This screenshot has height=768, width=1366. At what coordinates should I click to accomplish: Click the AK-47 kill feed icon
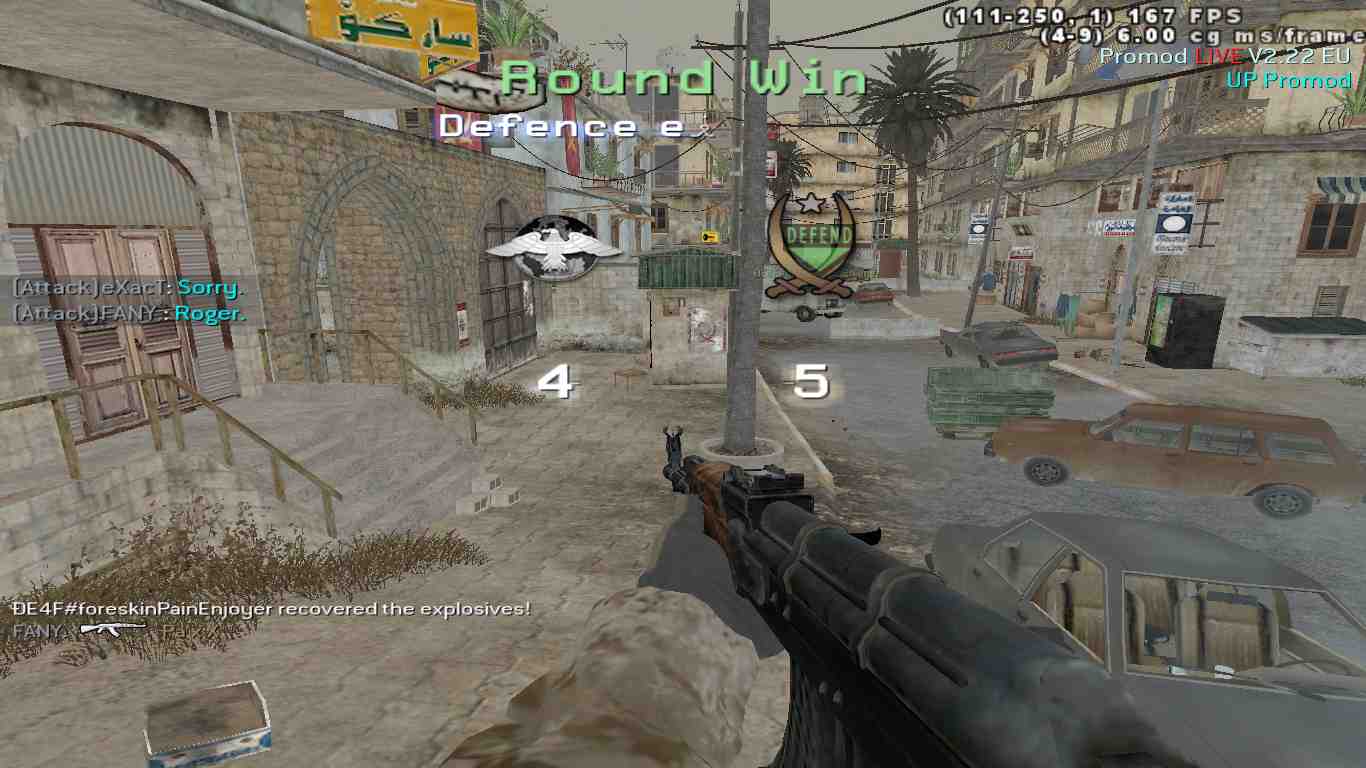(112, 629)
